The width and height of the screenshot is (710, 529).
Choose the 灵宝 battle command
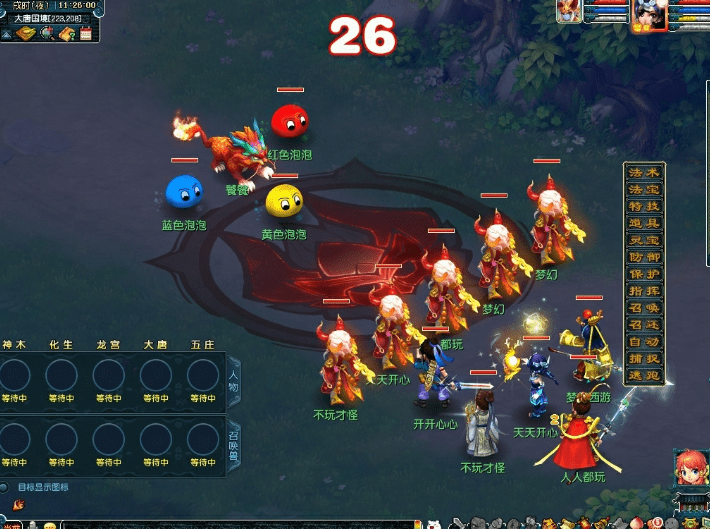(x=644, y=240)
